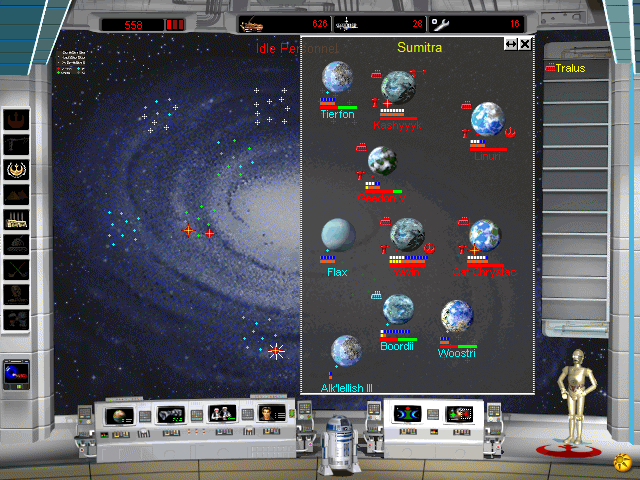The width and height of the screenshot is (640, 480).
Task: Select planet Geedon V
Action: 382,160
